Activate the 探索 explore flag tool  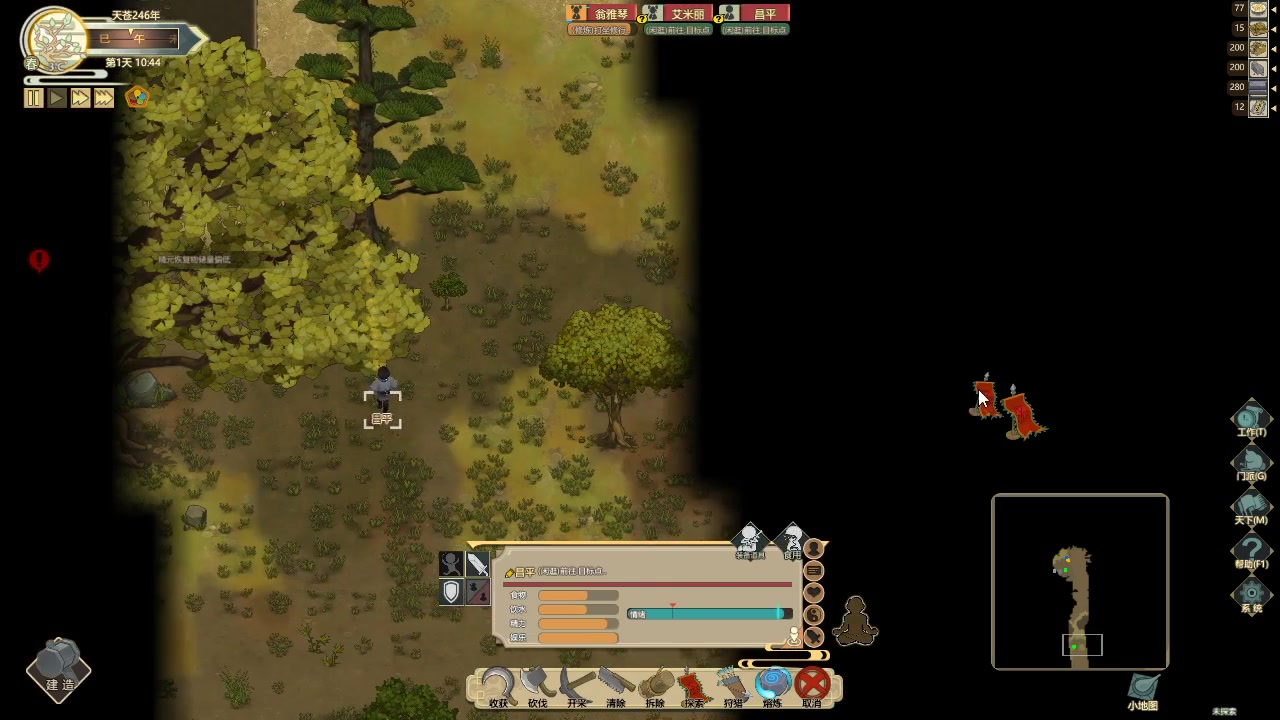point(694,686)
